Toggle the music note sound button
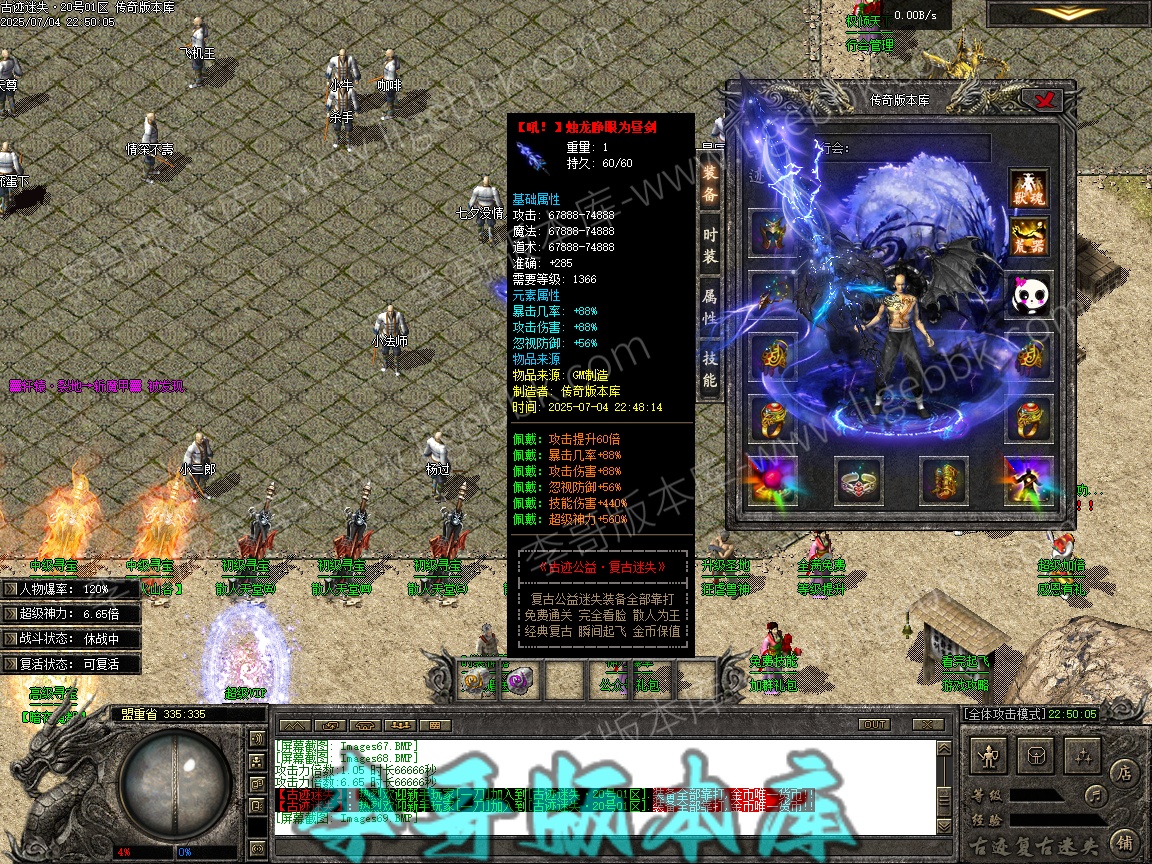The width and height of the screenshot is (1152, 864). point(1097,796)
